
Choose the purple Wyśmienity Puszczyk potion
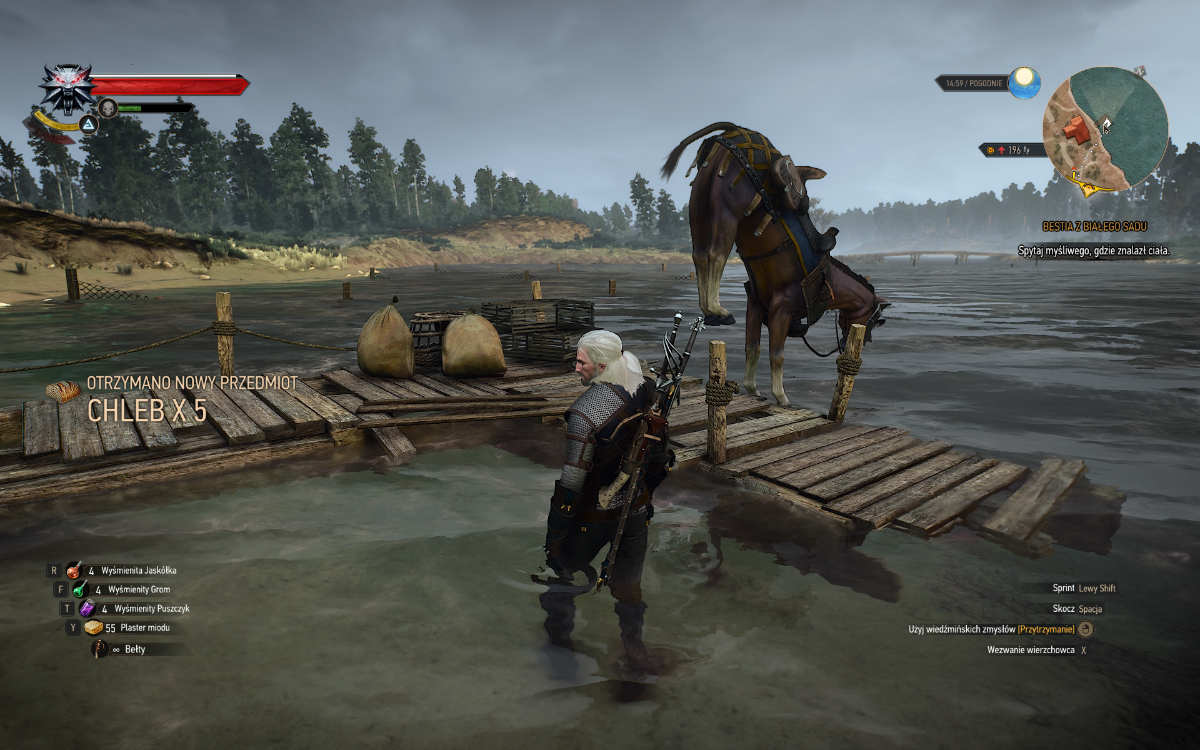(87, 608)
